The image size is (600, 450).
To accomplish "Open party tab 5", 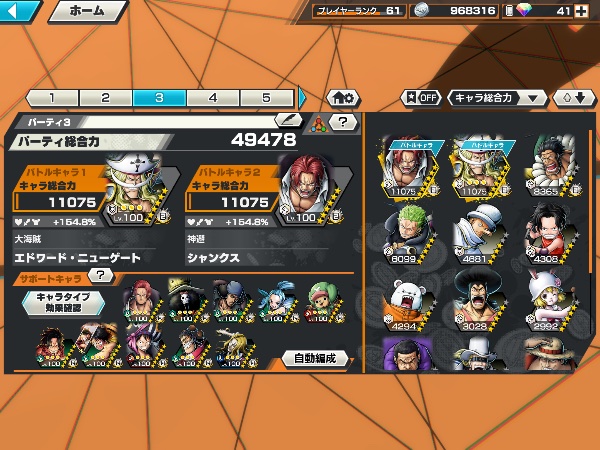I will [x=266, y=98].
